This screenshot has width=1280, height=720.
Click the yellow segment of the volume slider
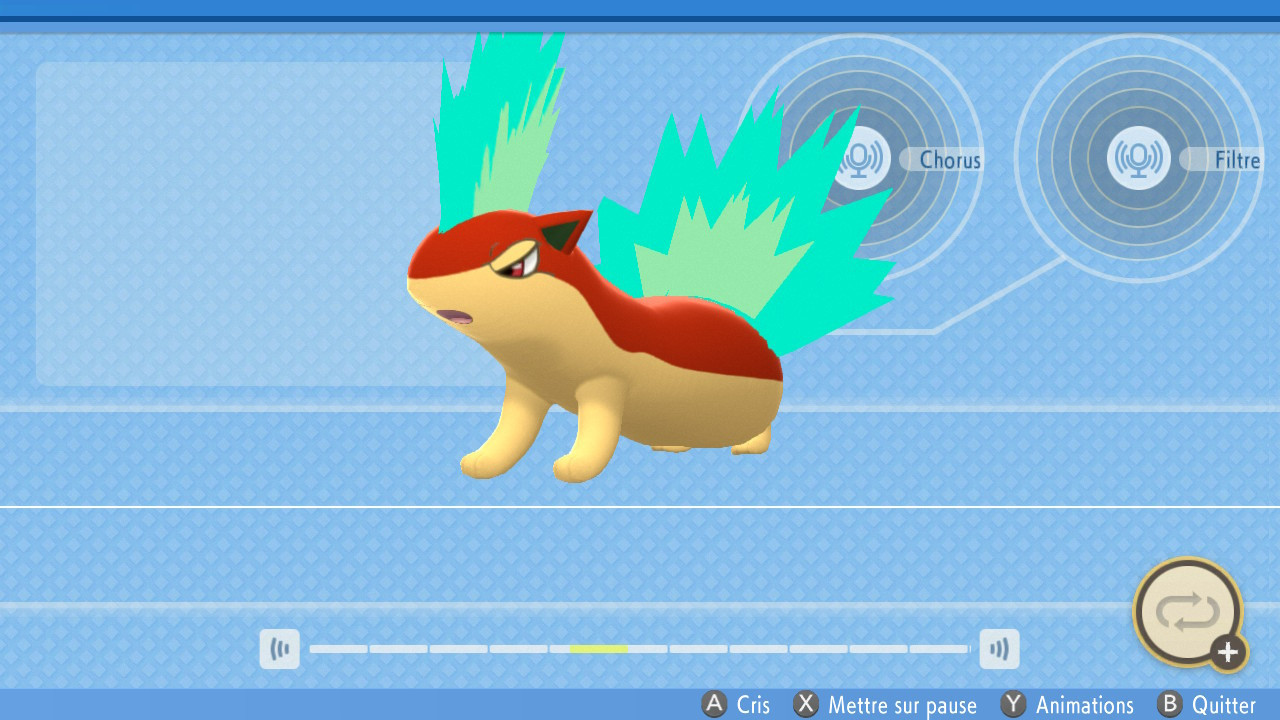tap(598, 648)
